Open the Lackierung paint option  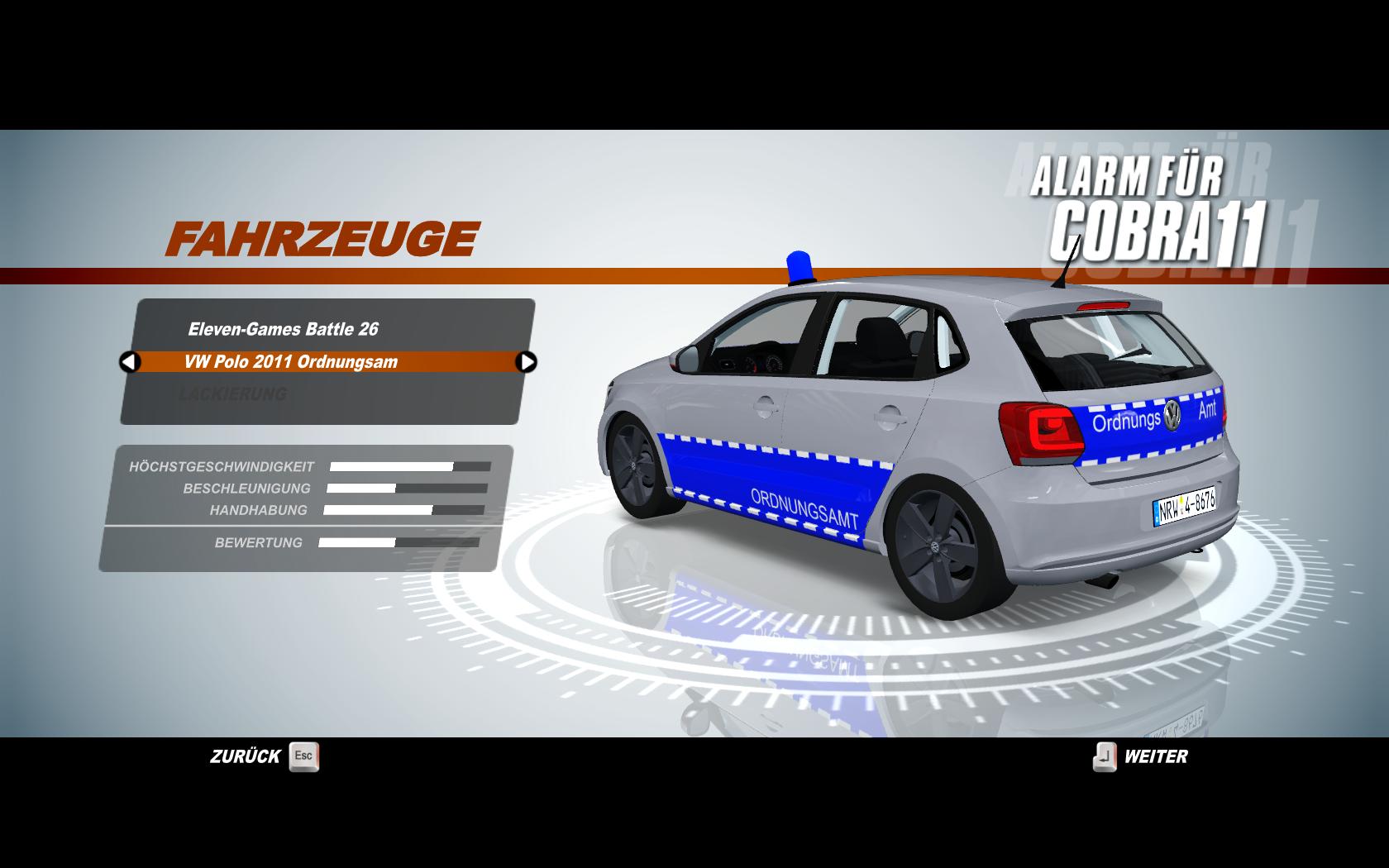pyautogui.click(x=232, y=394)
